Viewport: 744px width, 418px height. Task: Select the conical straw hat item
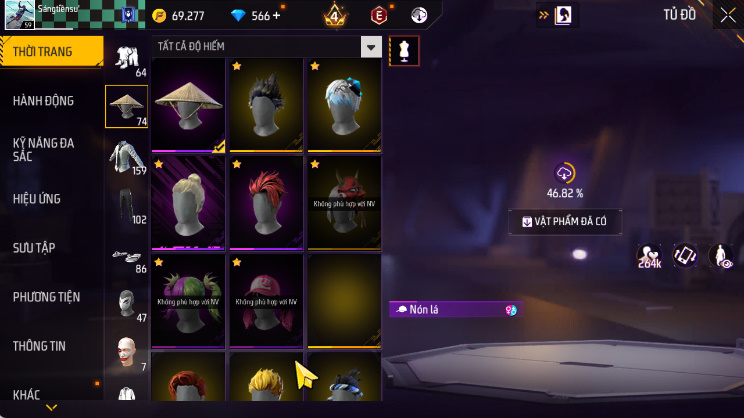[x=187, y=103]
